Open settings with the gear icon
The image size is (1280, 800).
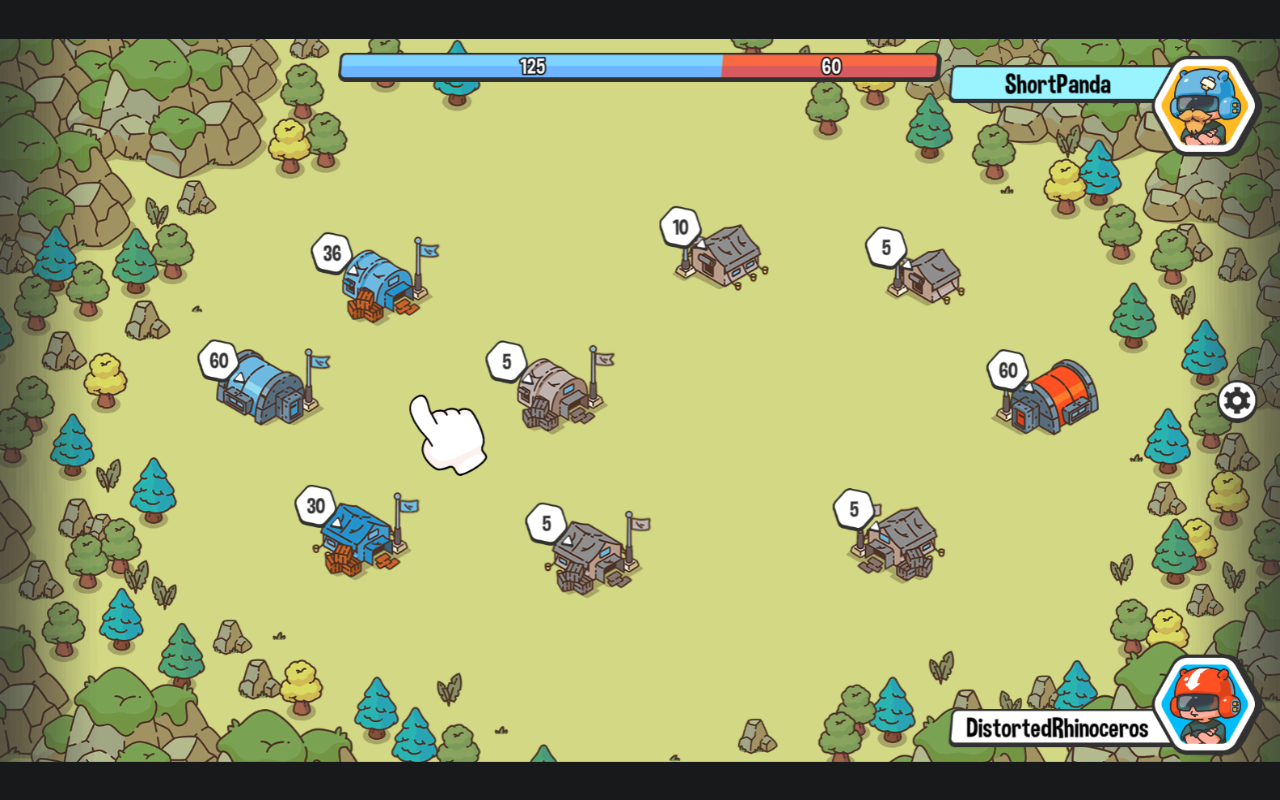[1237, 401]
